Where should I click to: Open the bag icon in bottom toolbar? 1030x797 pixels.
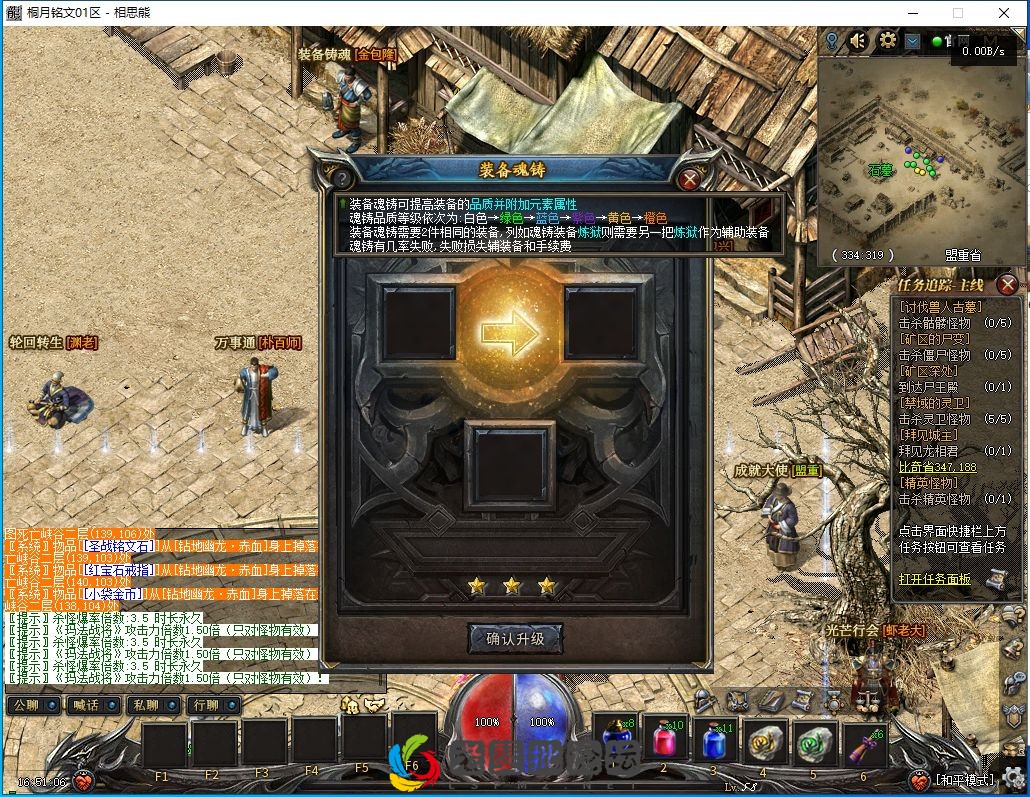pos(737,702)
